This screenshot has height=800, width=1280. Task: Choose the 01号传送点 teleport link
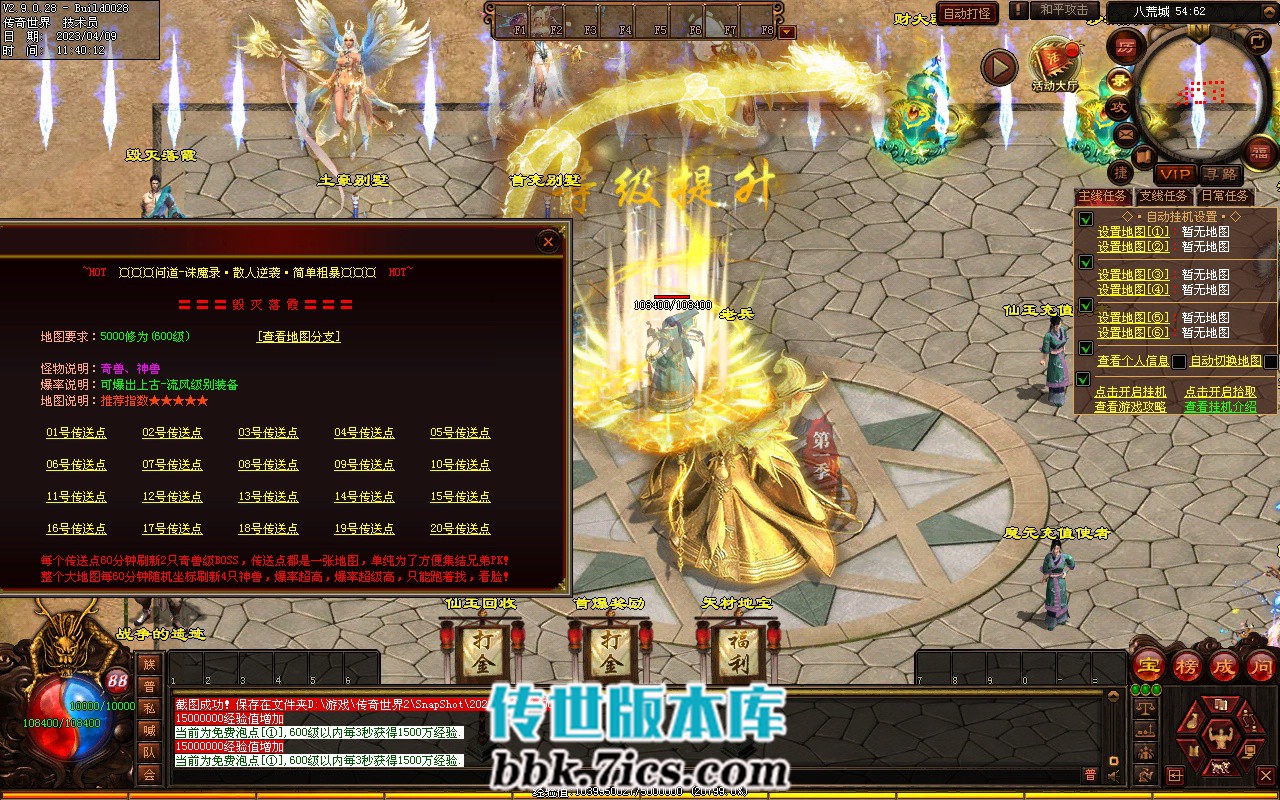coord(76,433)
